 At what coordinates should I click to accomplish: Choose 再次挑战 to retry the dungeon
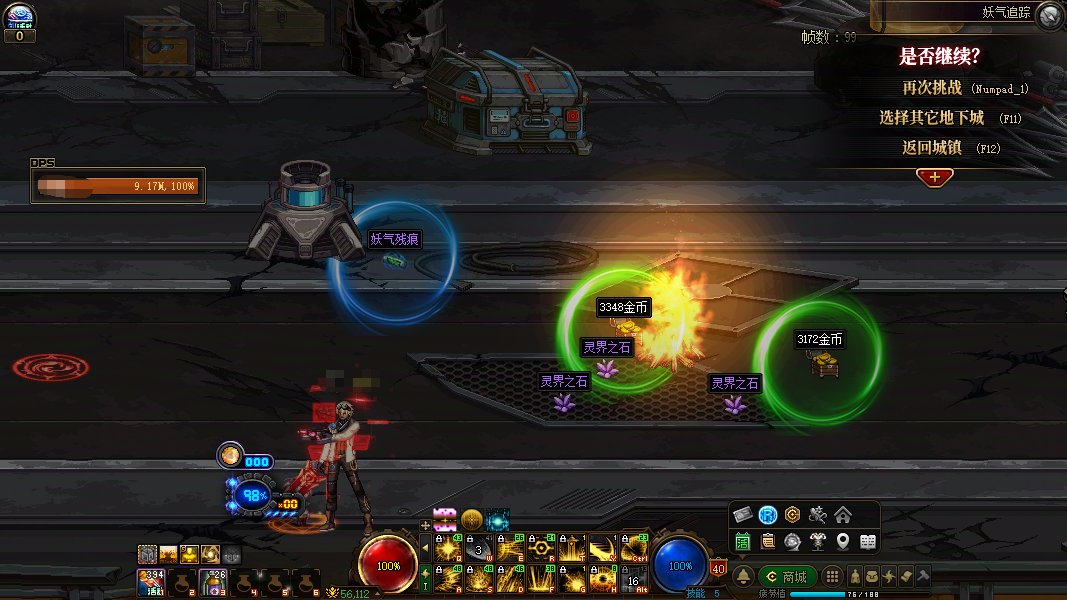(x=931, y=88)
